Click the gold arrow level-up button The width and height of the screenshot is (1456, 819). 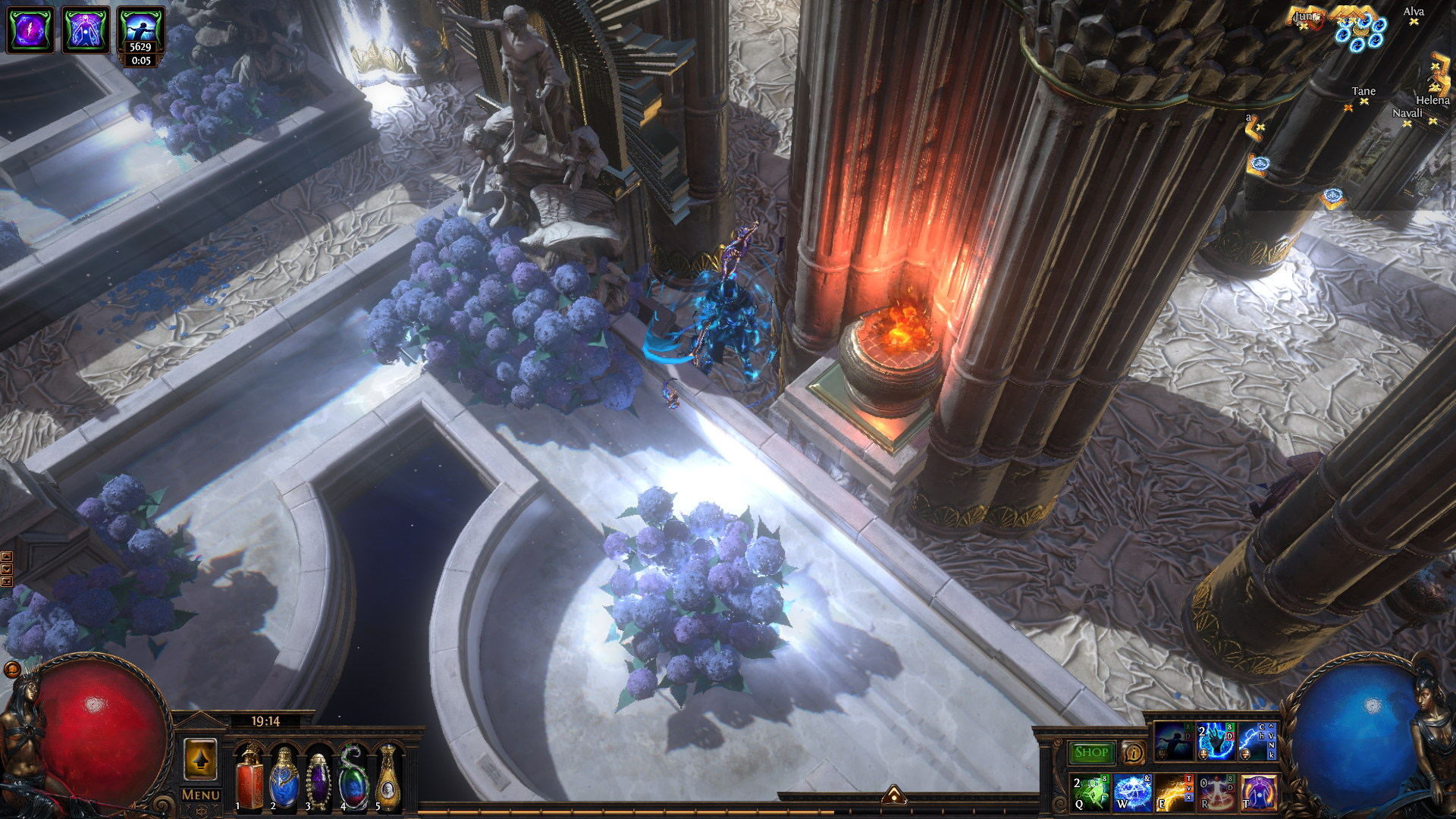point(200,759)
